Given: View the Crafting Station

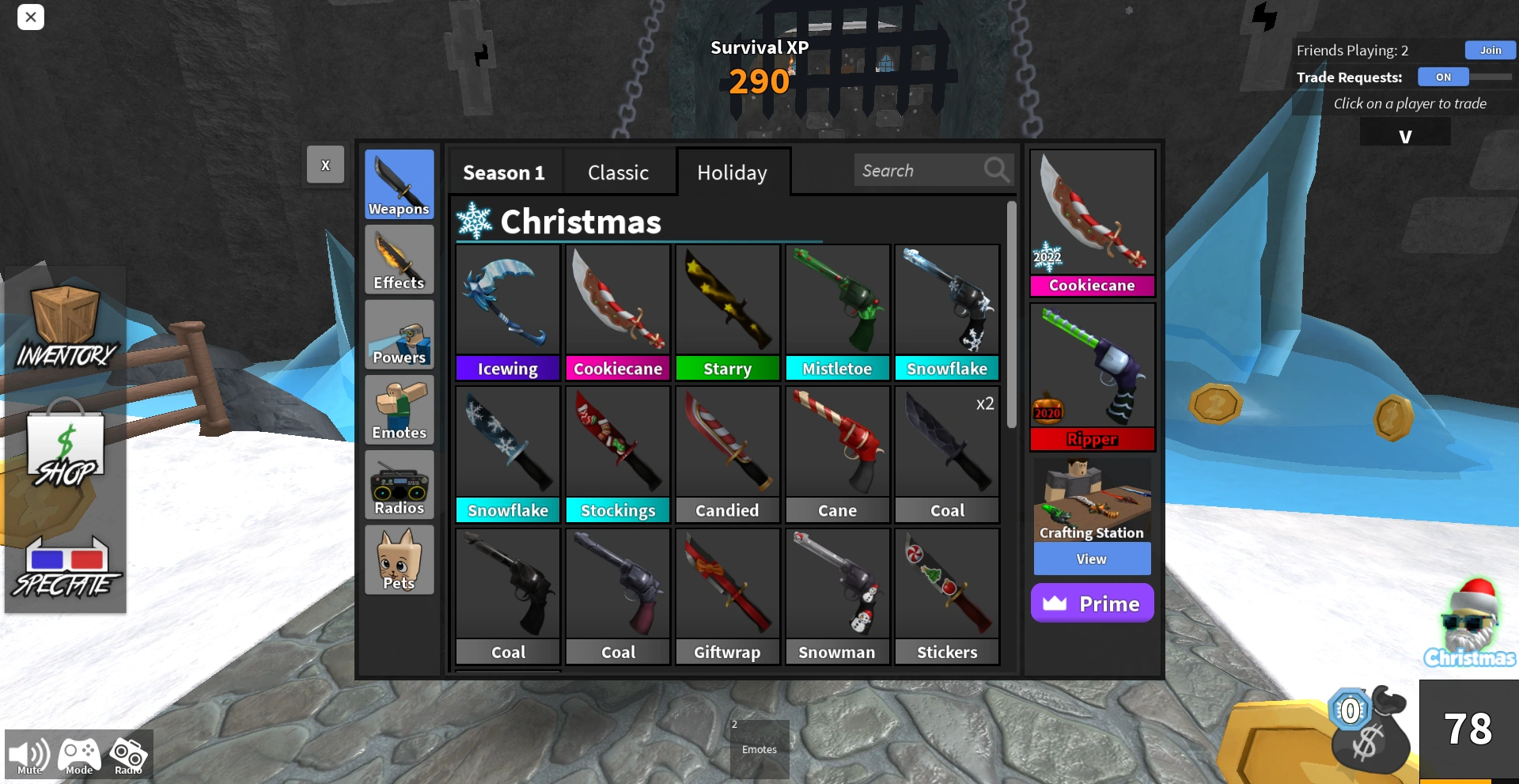Looking at the screenshot, I should tap(1092, 559).
